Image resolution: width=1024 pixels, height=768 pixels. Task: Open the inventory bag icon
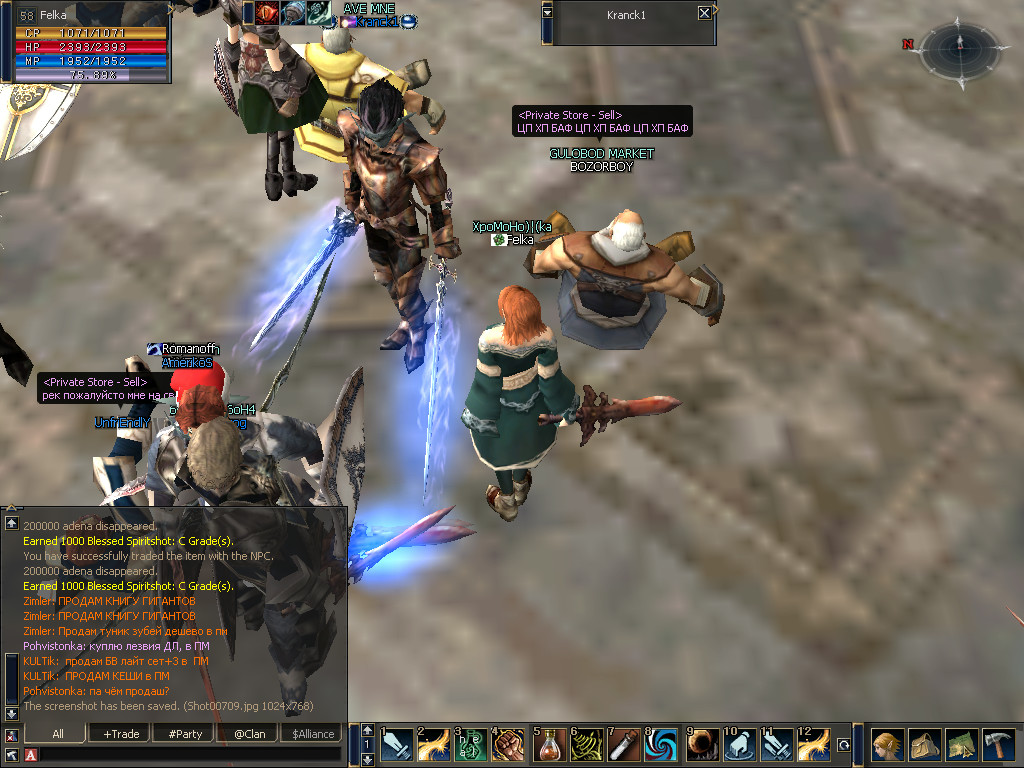click(924, 745)
